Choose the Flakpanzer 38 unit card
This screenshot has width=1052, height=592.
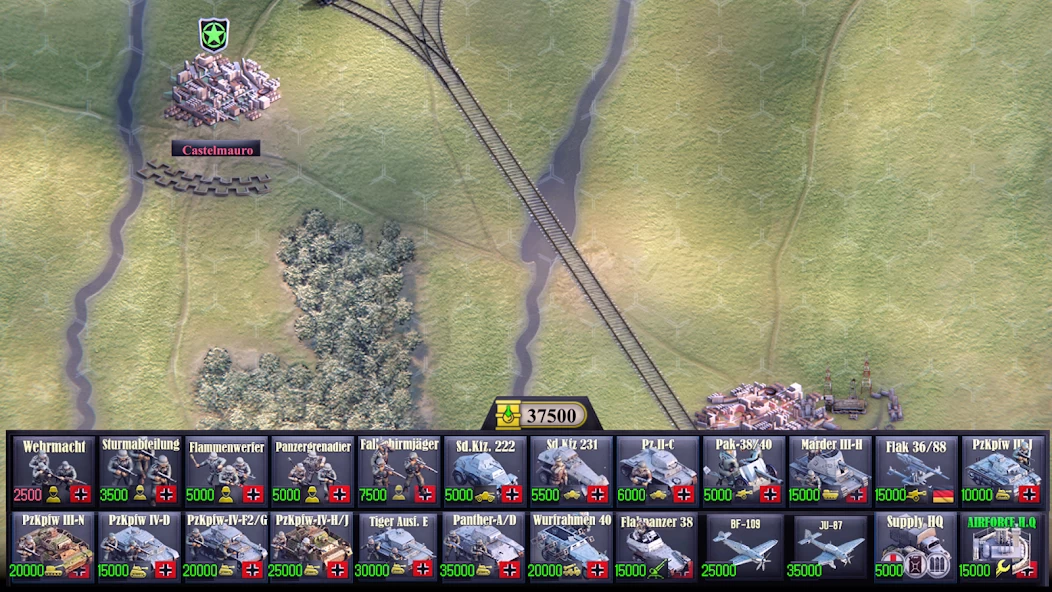(x=657, y=547)
